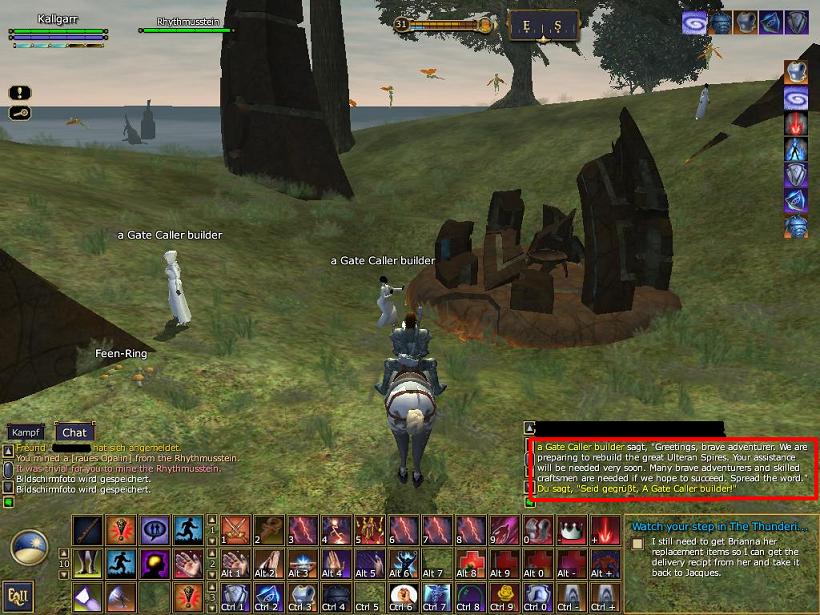The width and height of the screenshot is (820, 615).
Task: Select the red arrow effect icon
Action: coord(796,124)
